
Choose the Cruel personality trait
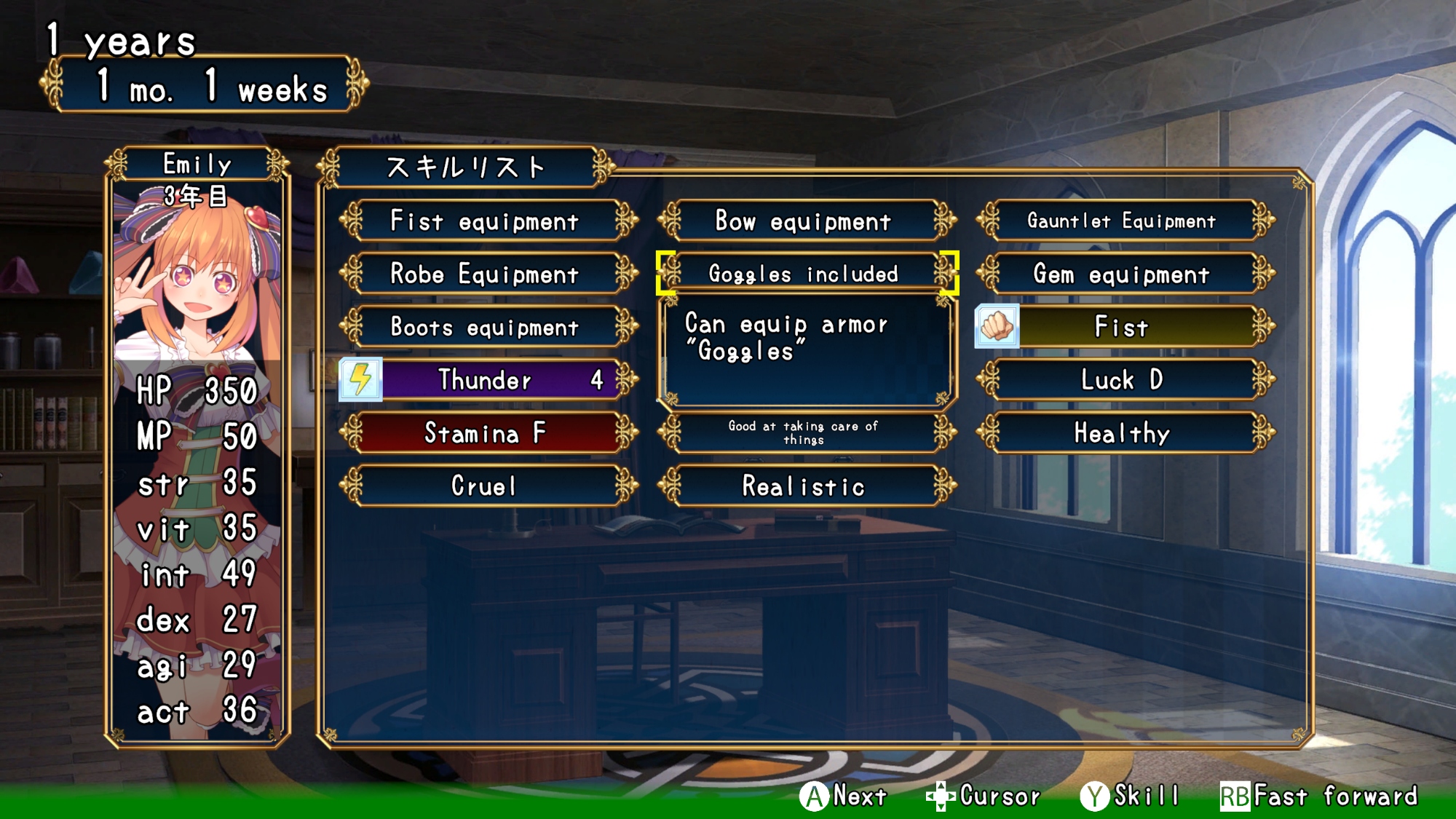(485, 486)
